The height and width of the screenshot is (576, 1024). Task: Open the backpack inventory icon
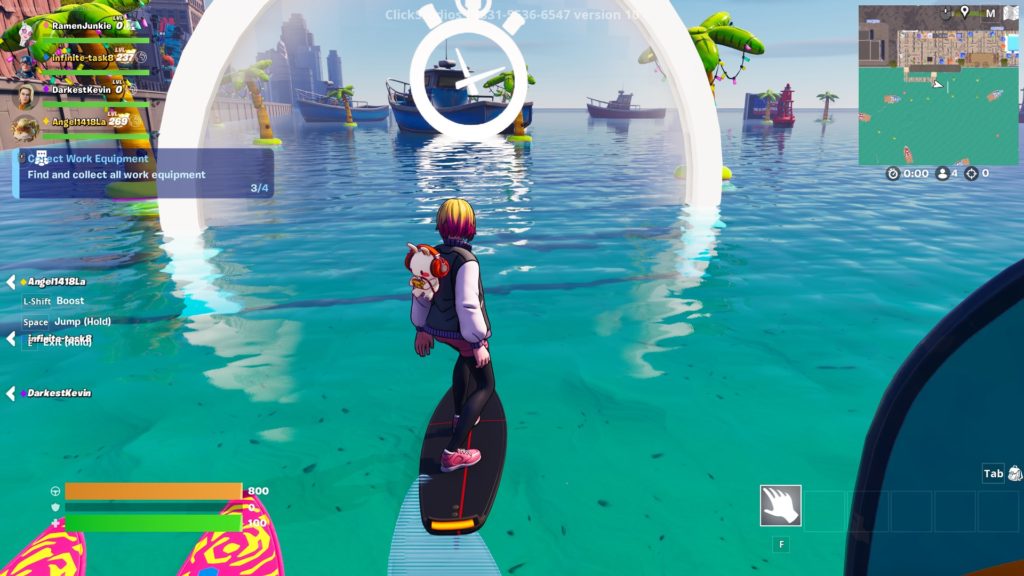(1015, 473)
